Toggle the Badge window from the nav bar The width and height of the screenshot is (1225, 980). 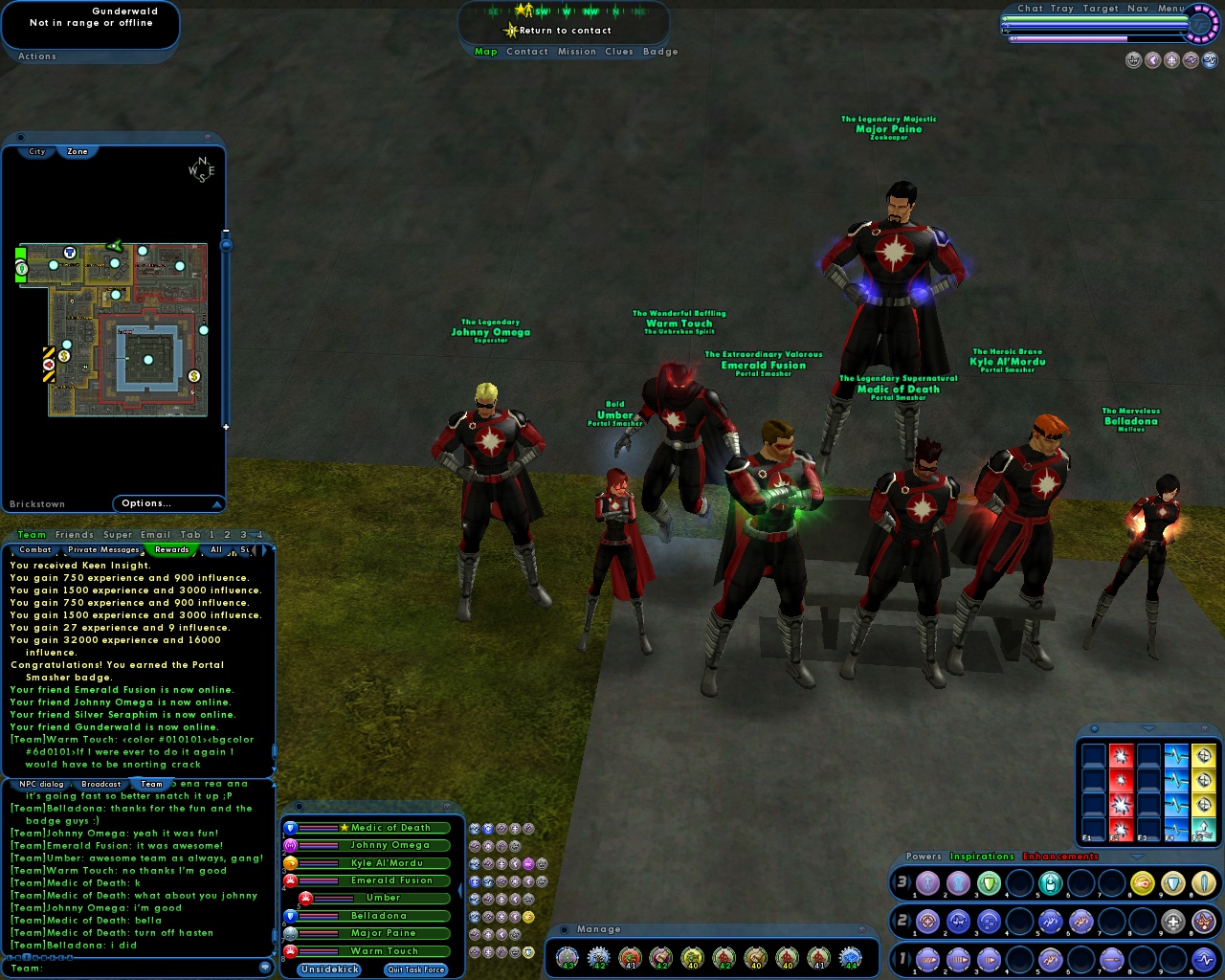(x=660, y=52)
